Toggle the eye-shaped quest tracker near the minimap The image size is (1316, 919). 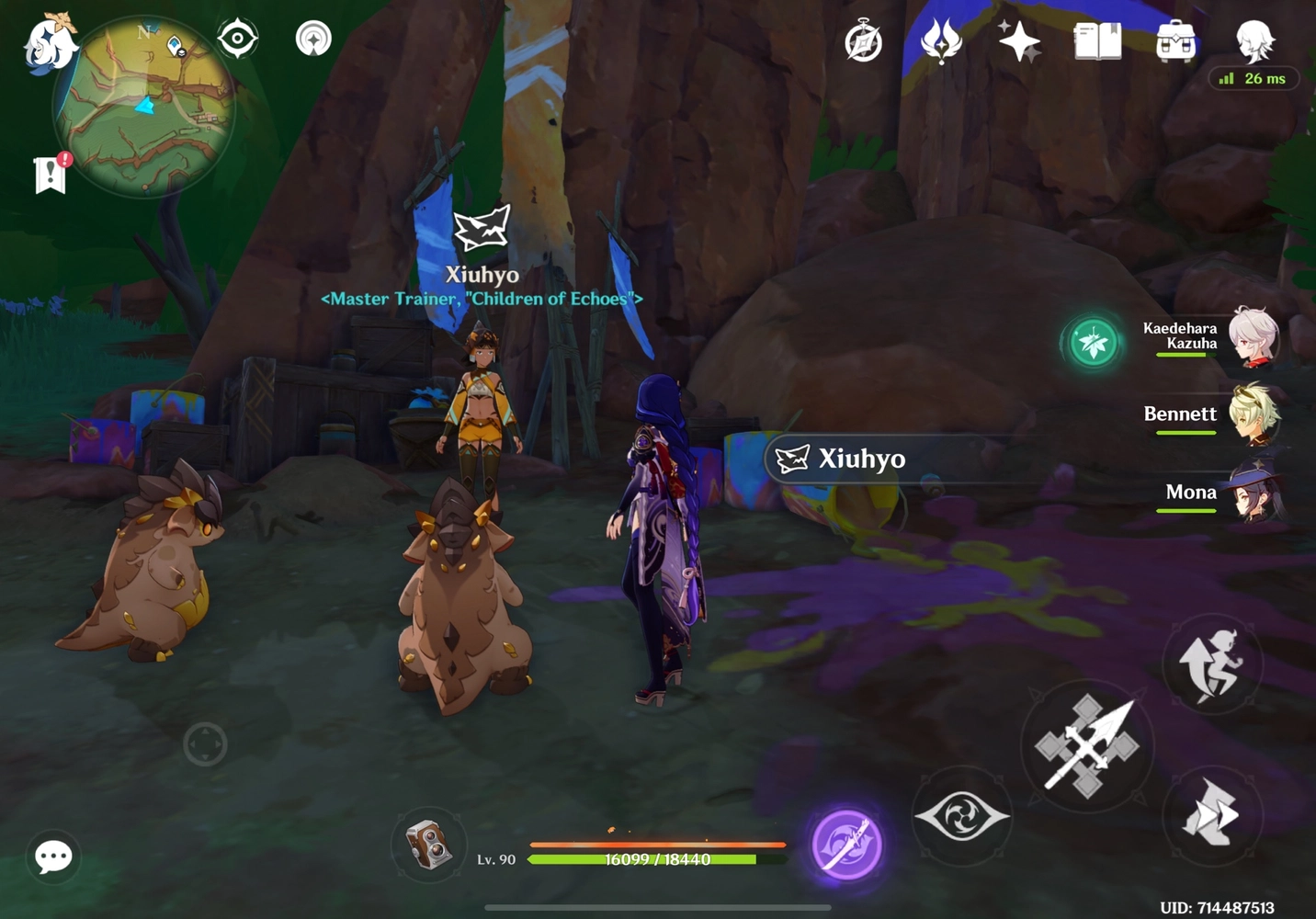click(238, 37)
